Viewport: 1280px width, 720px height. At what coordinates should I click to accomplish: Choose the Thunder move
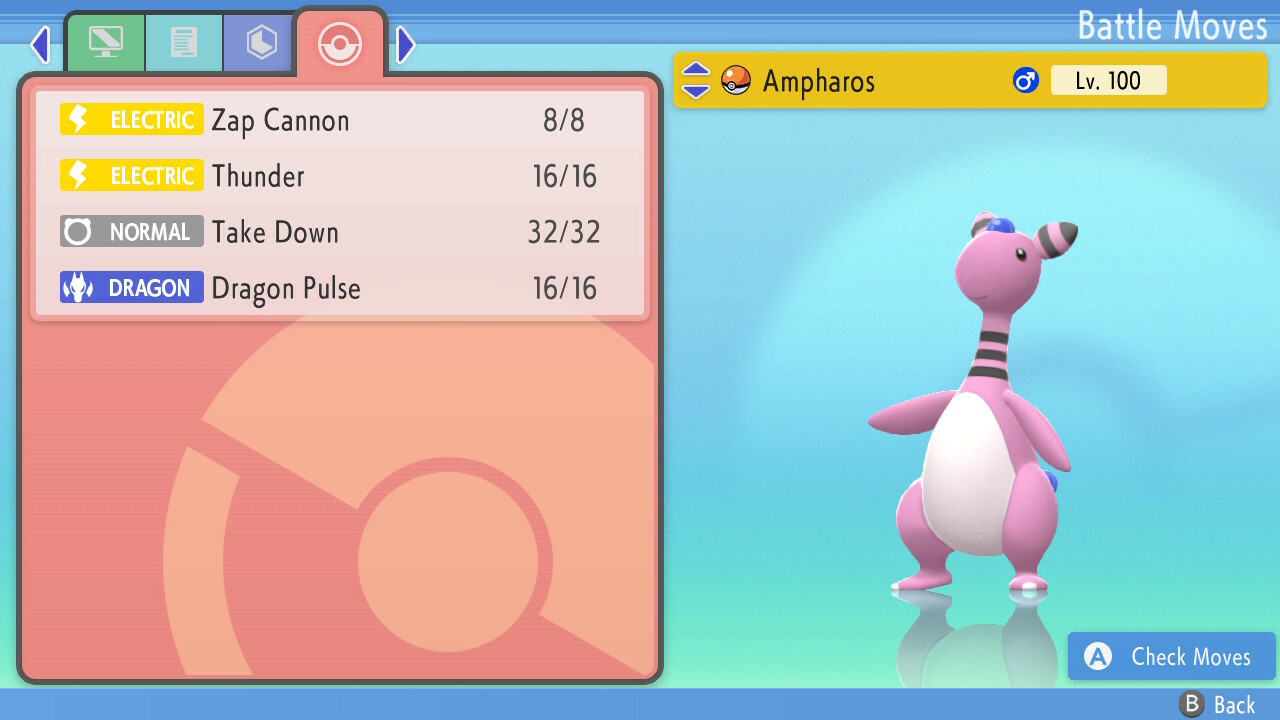point(340,177)
